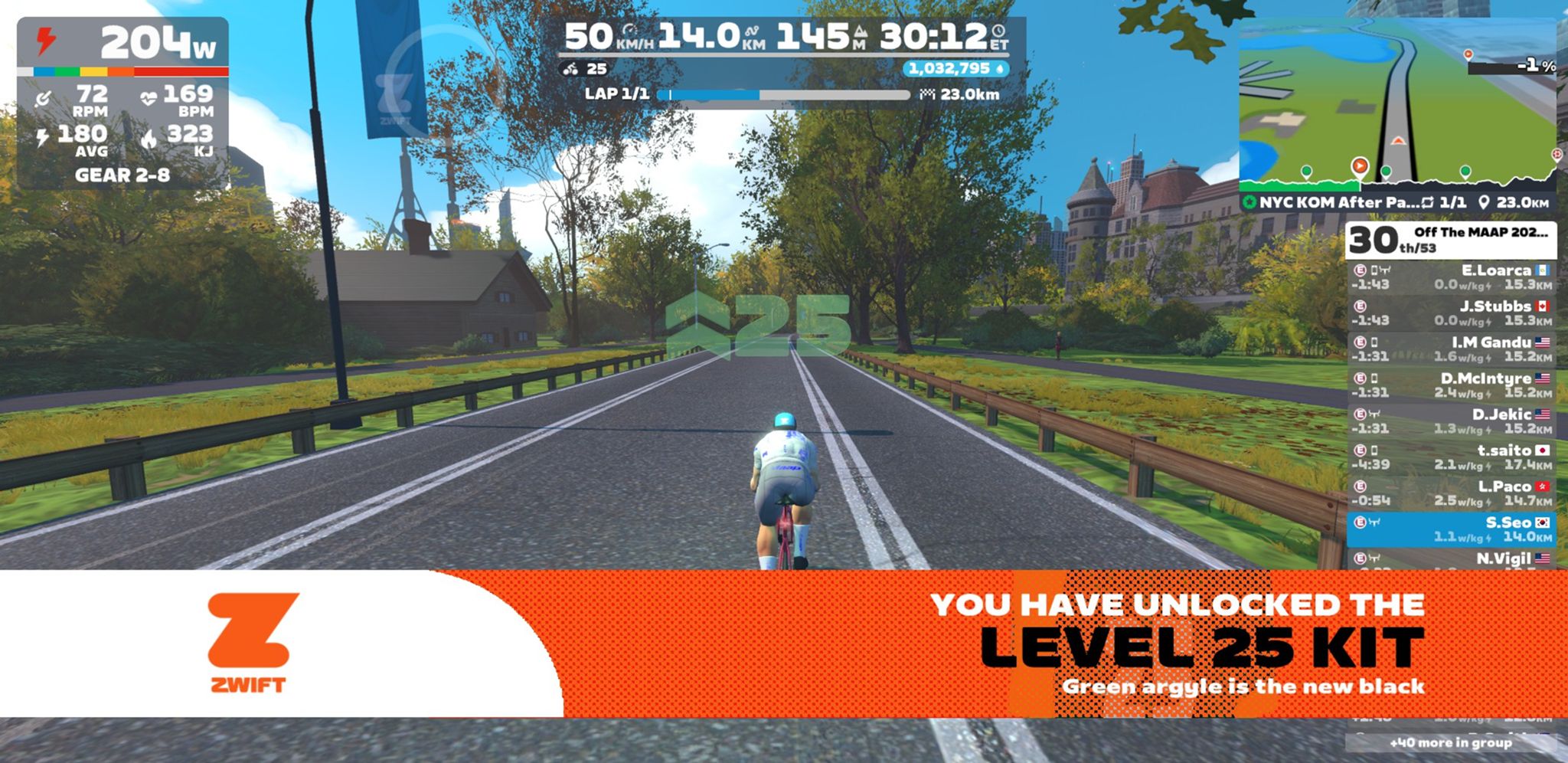Viewport: 1568px width, 763px height.
Task: Expand the +40 more in group entry
Action: (1451, 742)
